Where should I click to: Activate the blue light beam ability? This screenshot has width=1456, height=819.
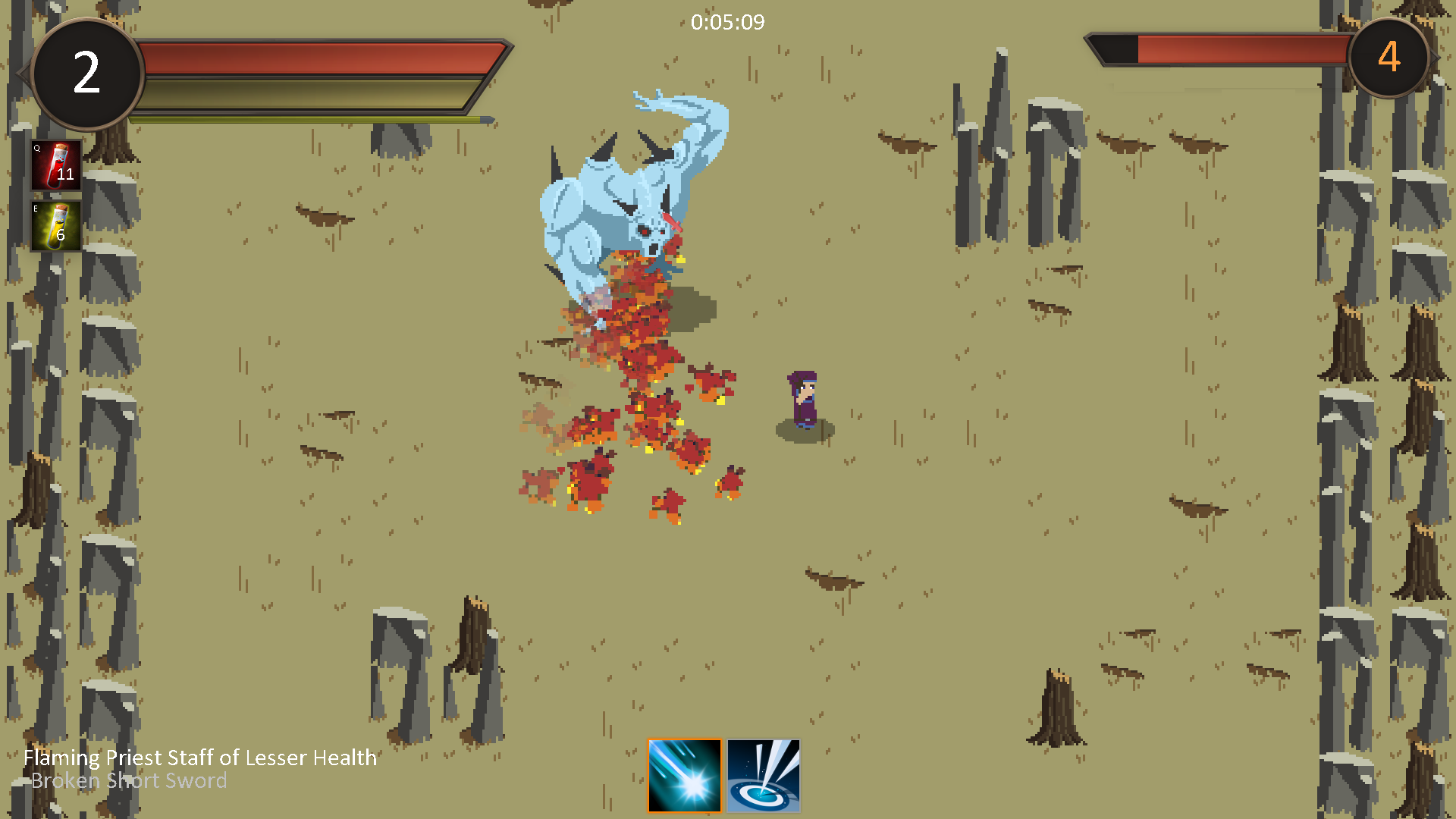(763, 775)
